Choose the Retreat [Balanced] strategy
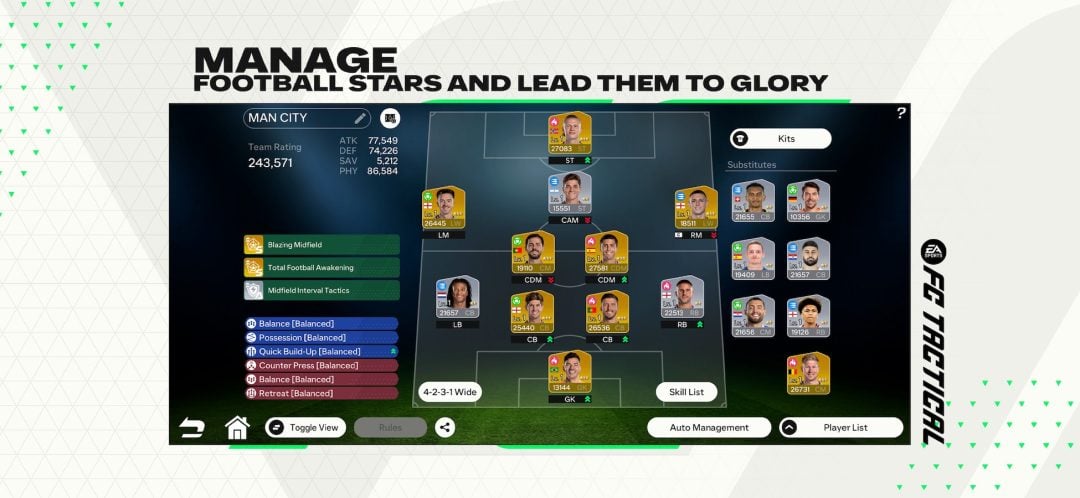 pyautogui.click(x=320, y=393)
